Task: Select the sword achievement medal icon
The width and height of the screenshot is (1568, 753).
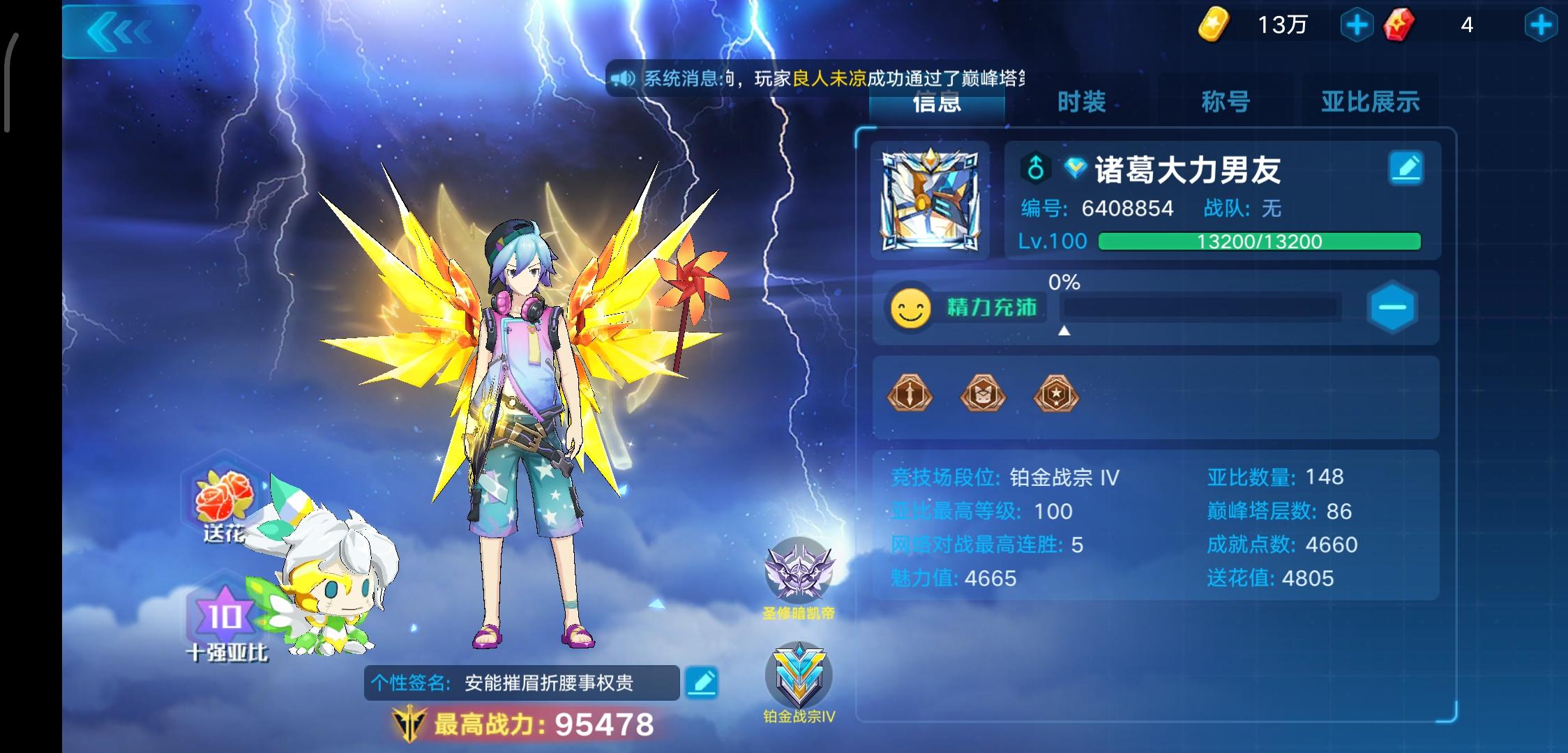Action: point(909,396)
